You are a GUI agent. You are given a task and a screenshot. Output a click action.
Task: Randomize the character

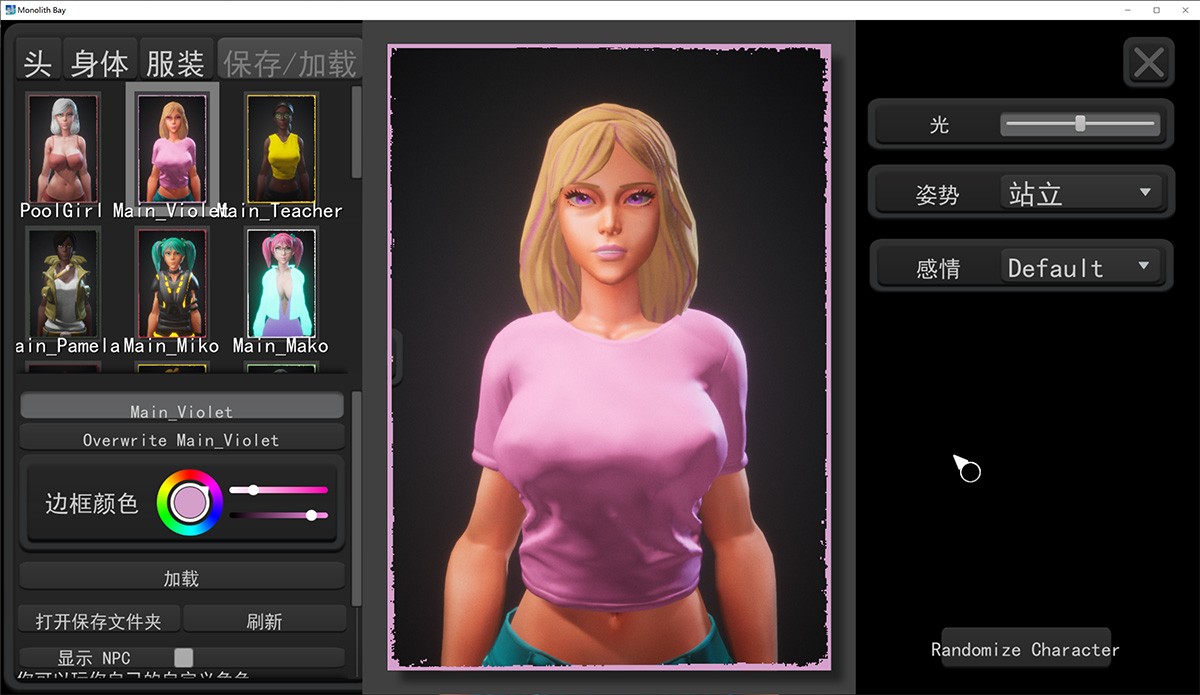tap(1025, 650)
